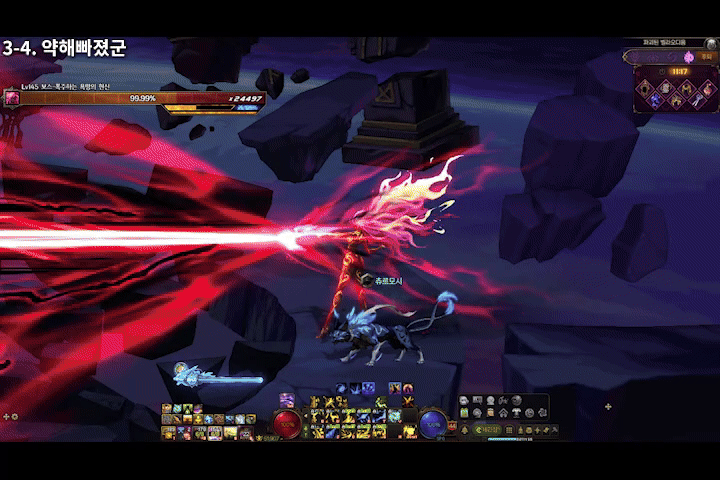
Task: Click the small plus icon at the right edge
Action: [x=609, y=407]
